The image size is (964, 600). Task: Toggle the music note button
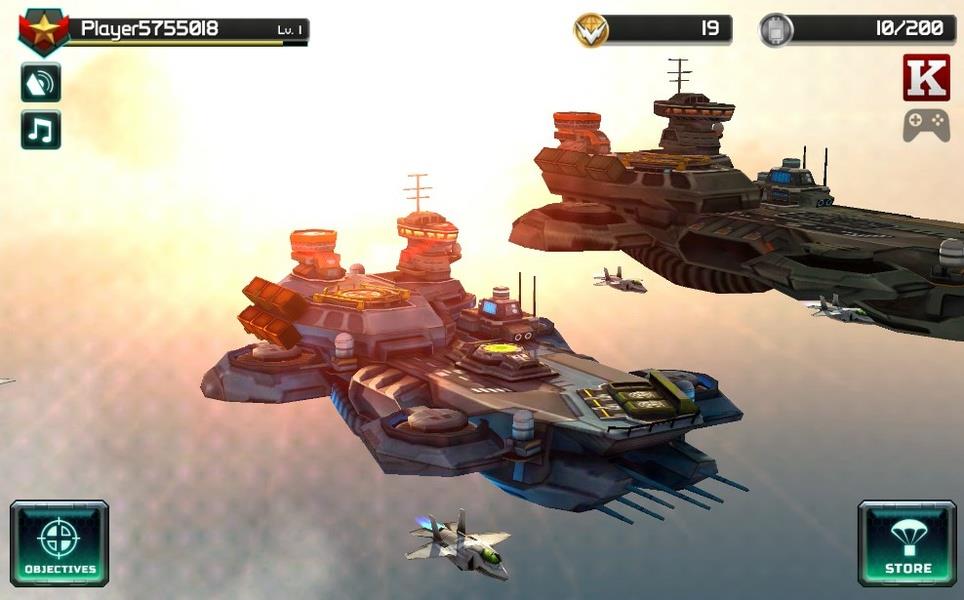coord(41,130)
